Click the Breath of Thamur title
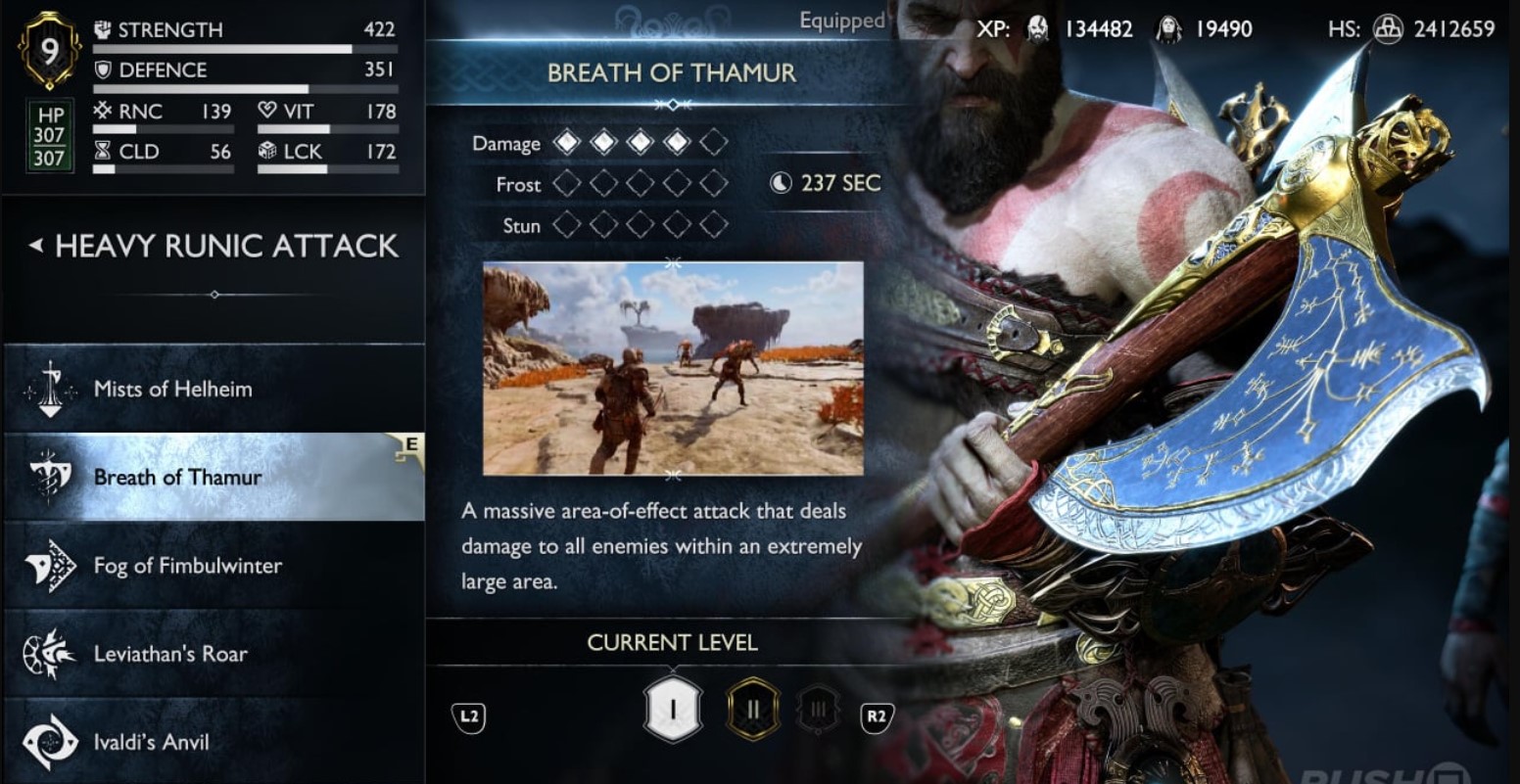This screenshot has width=1520, height=784. pos(673,73)
